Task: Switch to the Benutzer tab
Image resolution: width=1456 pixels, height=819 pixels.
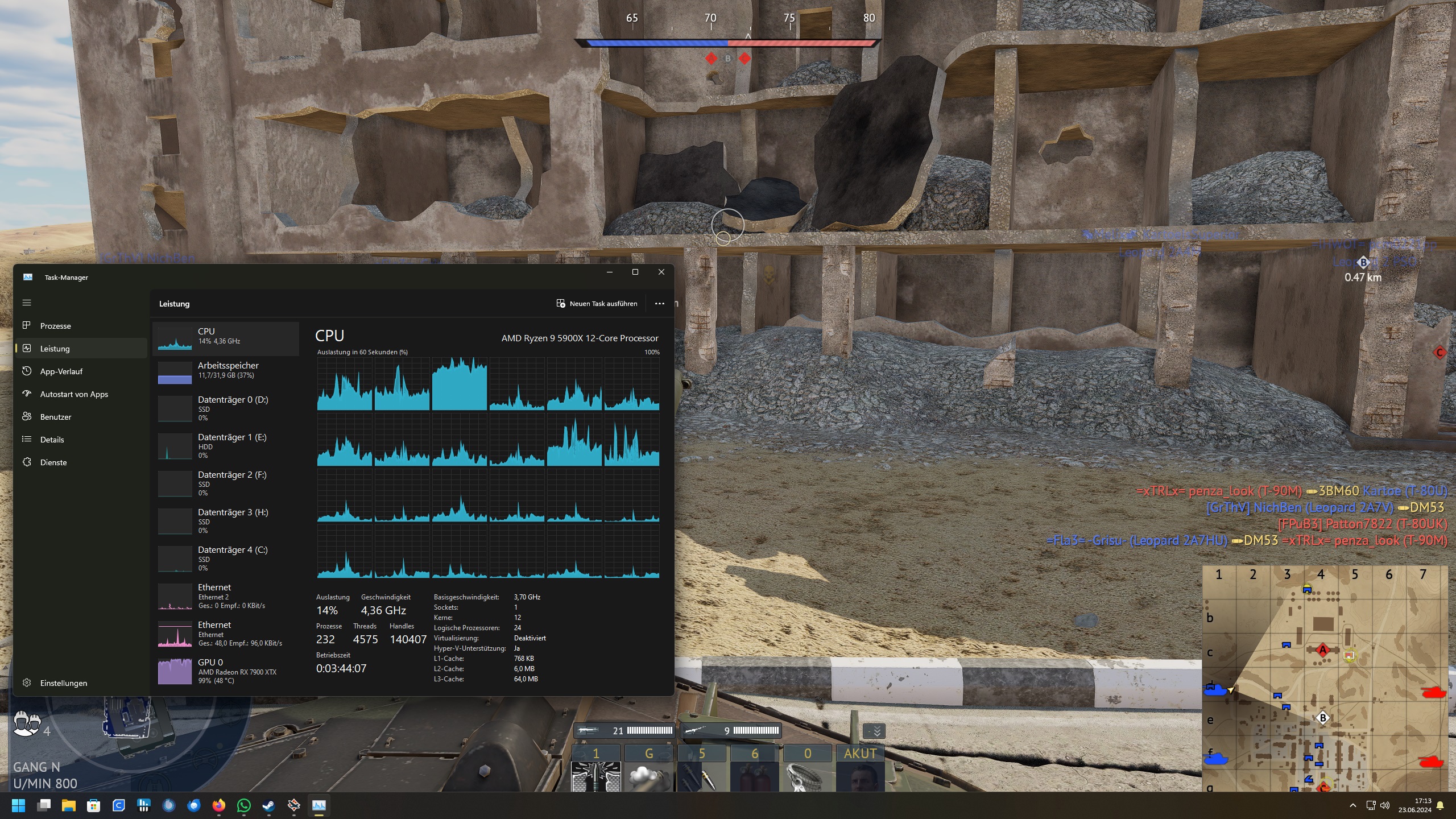Action: pyautogui.click(x=55, y=416)
